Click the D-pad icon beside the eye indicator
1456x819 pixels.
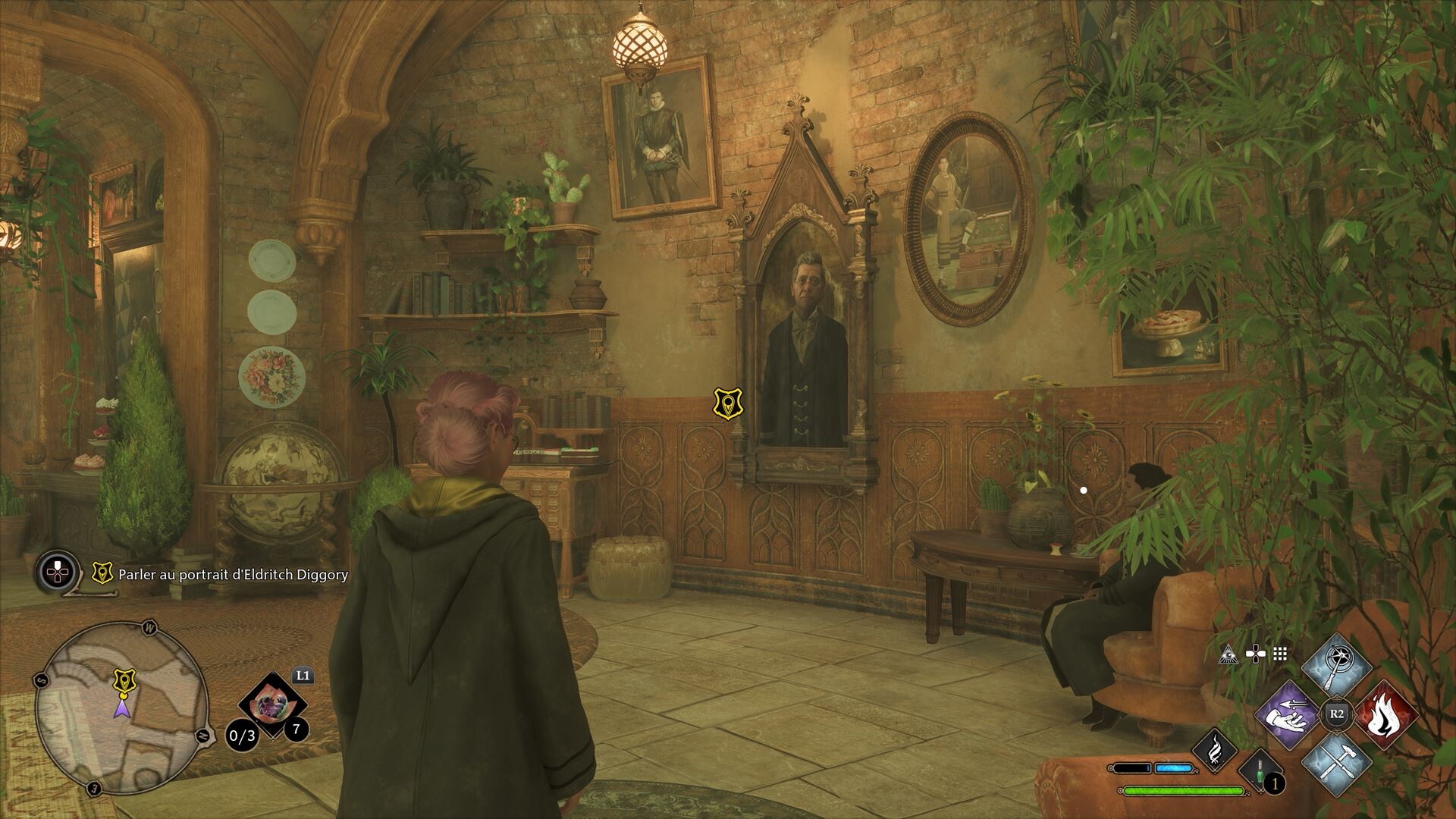pos(1257,654)
